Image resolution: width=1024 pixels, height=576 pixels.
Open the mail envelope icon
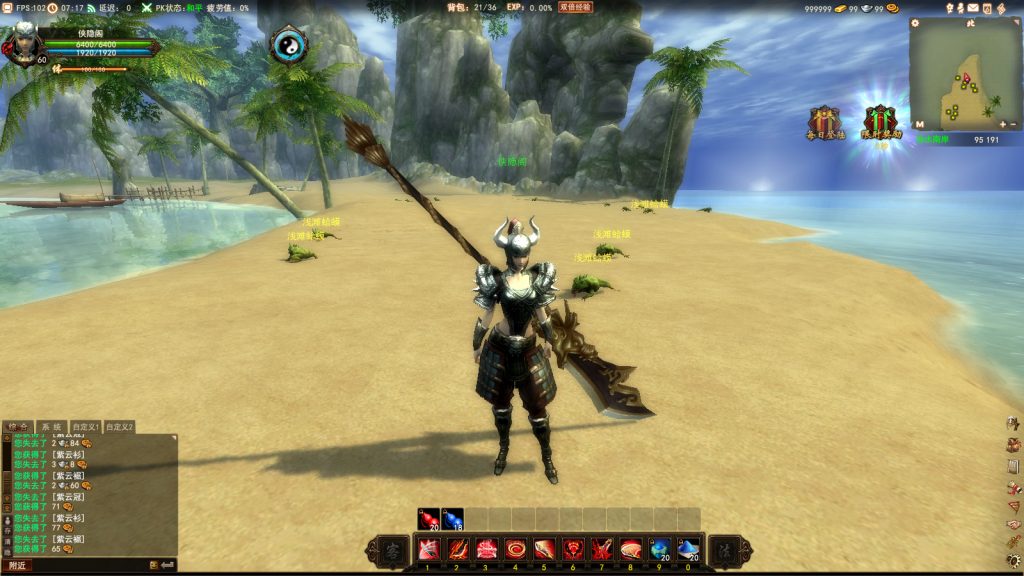(x=973, y=8)
